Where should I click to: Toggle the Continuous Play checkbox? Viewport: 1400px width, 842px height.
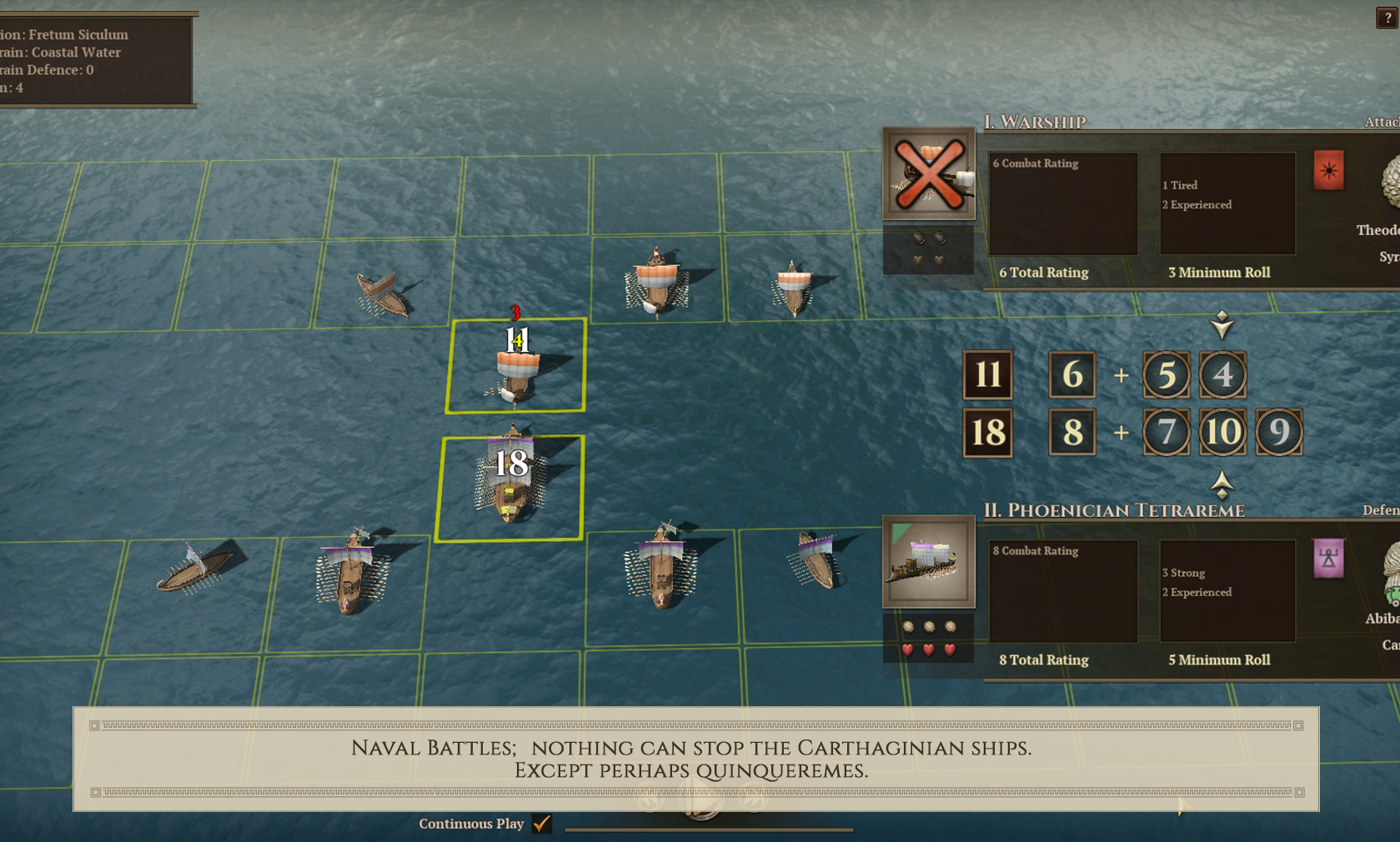point(542,824)
